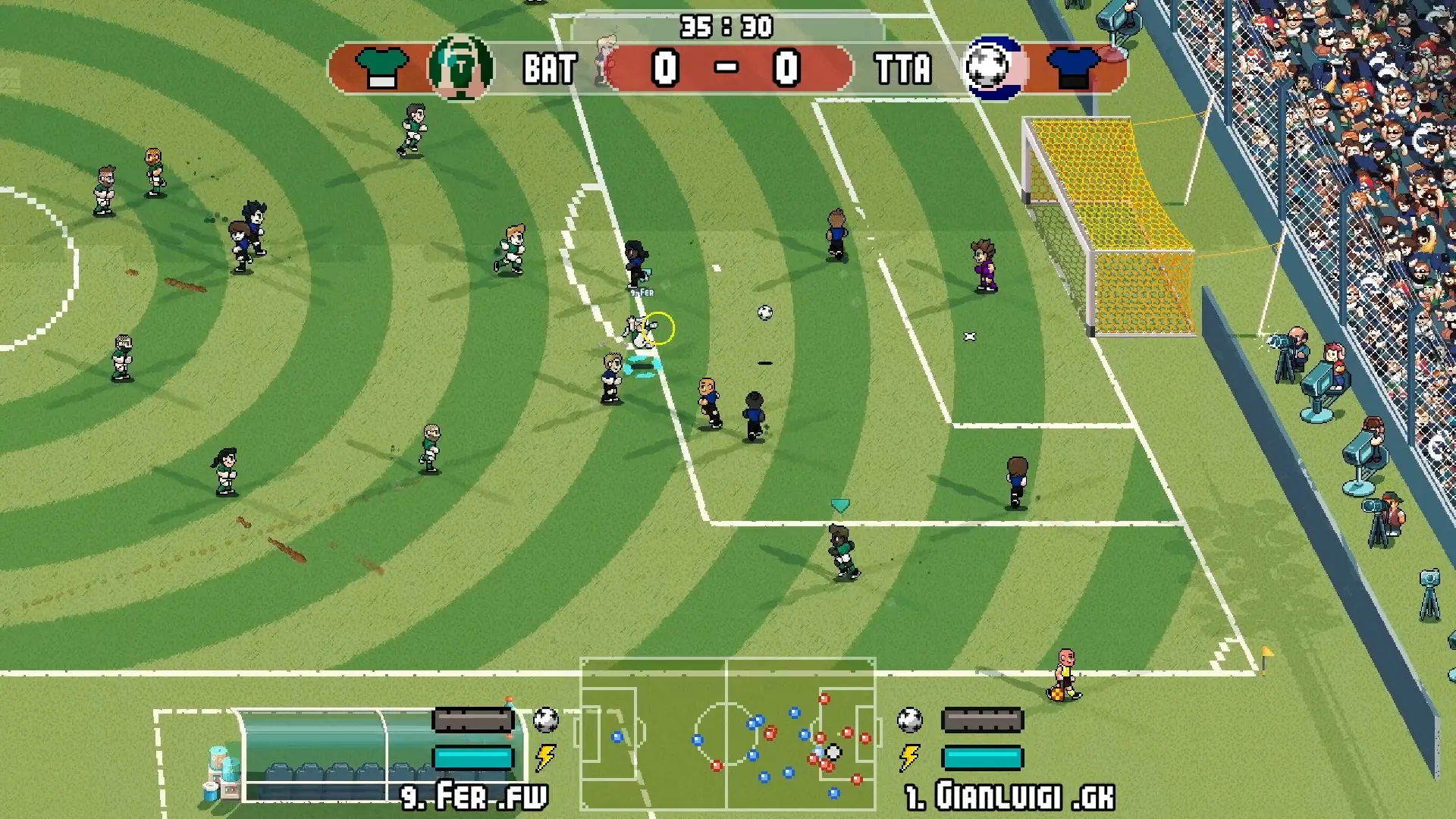Click the BAT green jersey icon on the scoreboard
The width and height of the screenshot is (1456, 819).
click(x=381, y=67)
